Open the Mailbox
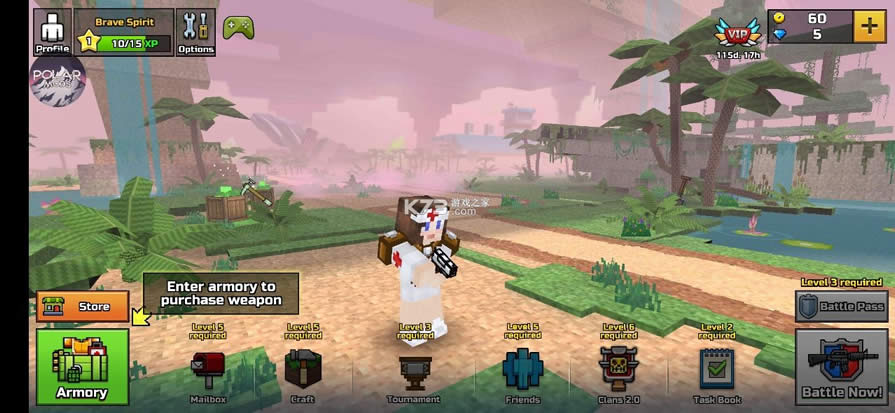 click(207, 373)
